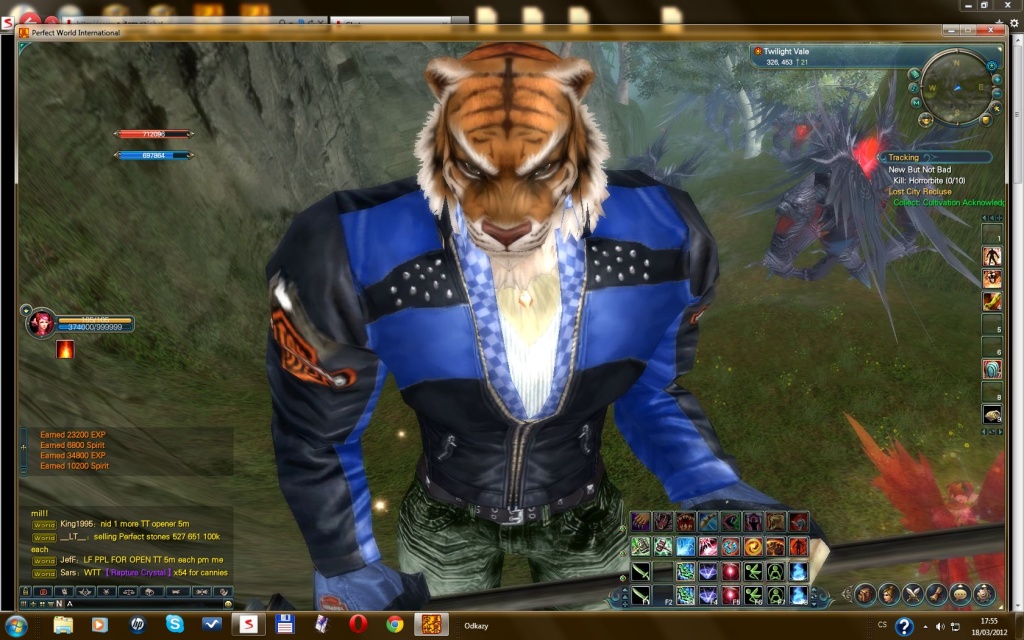This screenshot has width=1024, height=640.
Task: Open the chat bubble social menu
Action: point(960,593)
